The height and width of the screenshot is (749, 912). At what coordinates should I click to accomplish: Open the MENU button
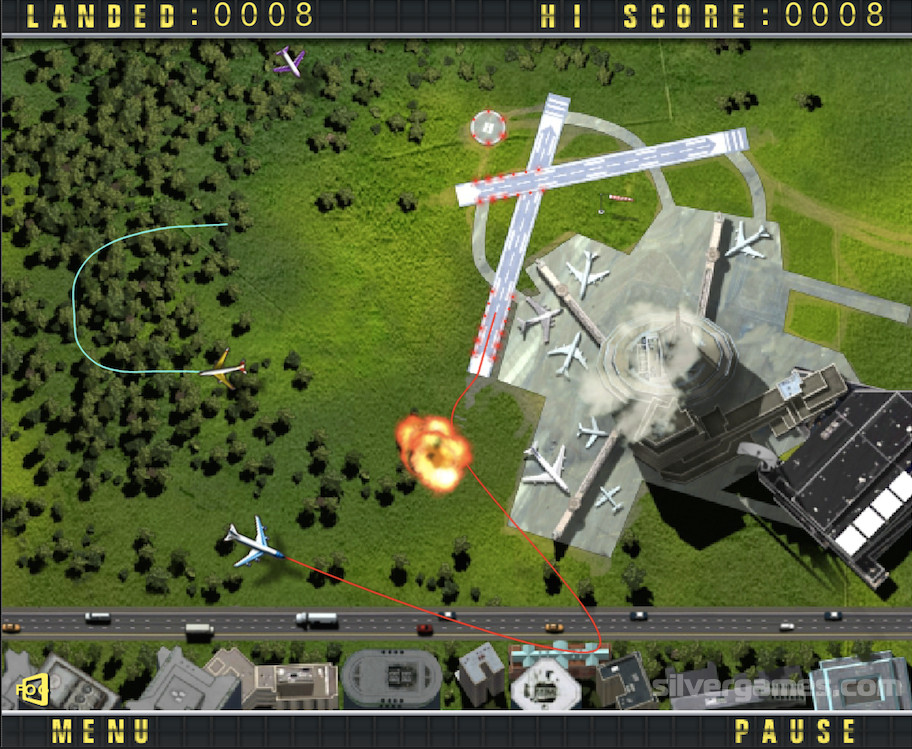(101, 731)
